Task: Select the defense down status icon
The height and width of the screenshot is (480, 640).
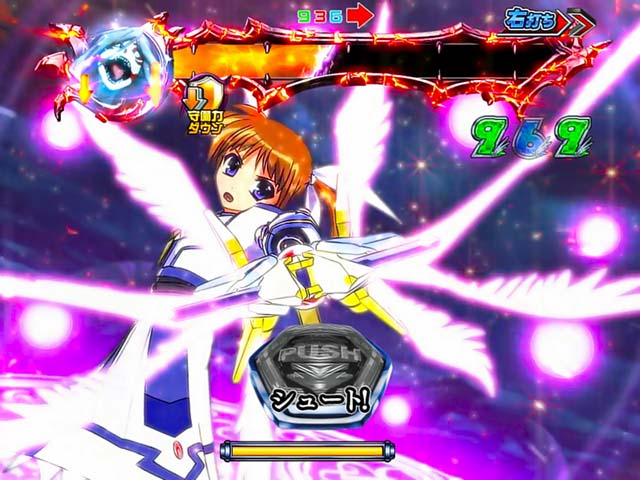Action: pyautogui.click(x=206, y=106)
